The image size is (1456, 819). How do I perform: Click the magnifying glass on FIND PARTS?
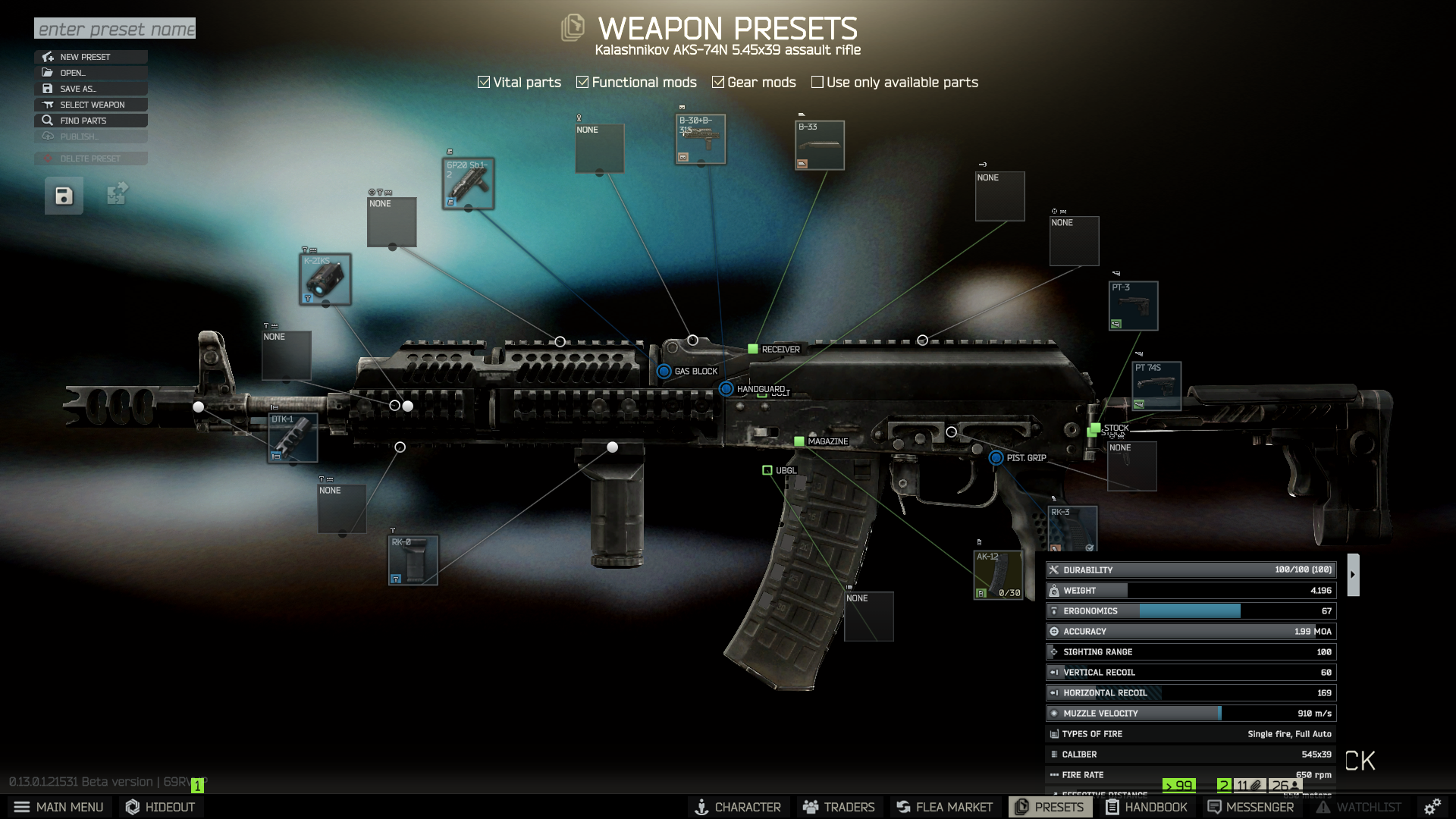tap(47, 121)
